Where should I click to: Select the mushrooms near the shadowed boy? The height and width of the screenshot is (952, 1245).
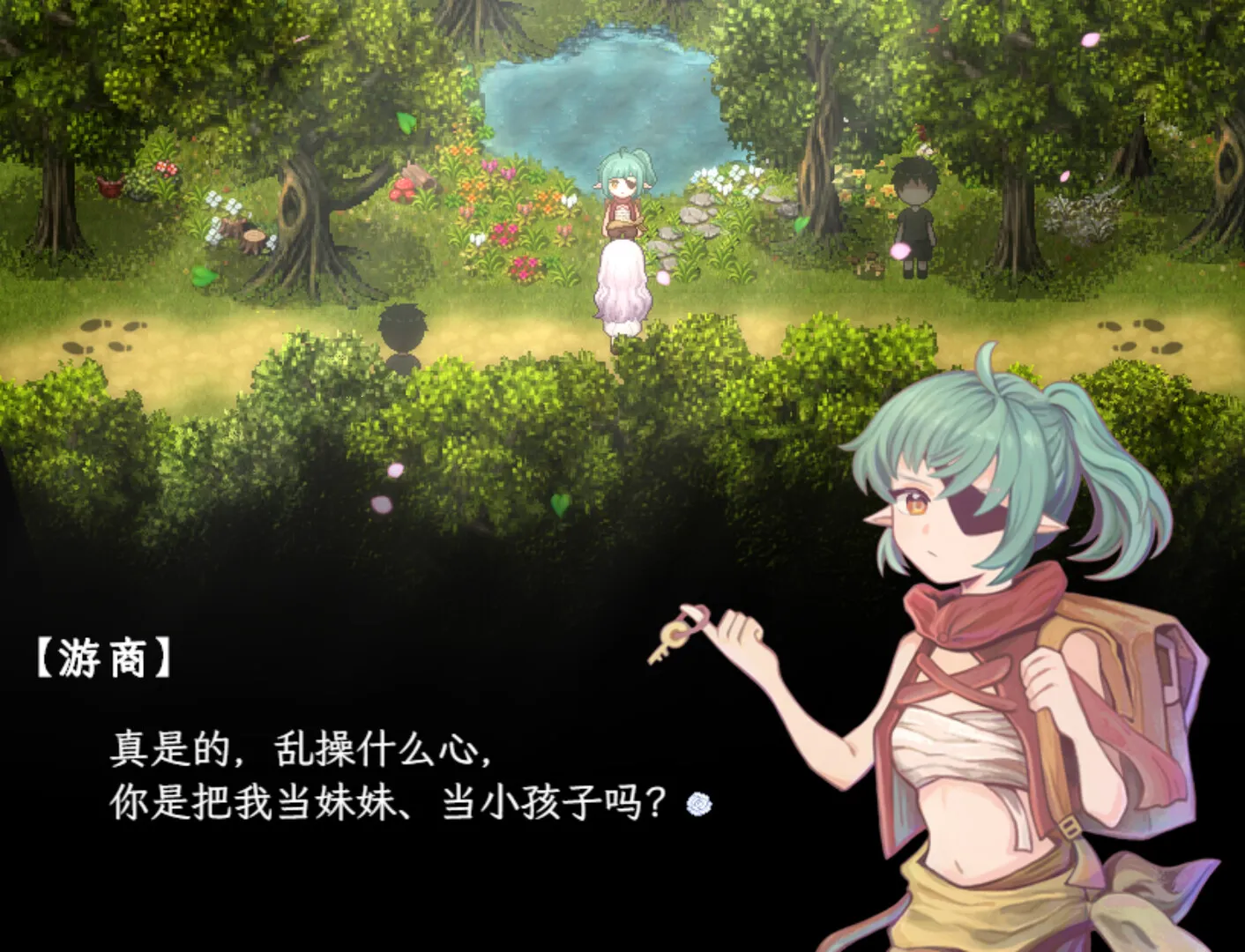[868, 264]
